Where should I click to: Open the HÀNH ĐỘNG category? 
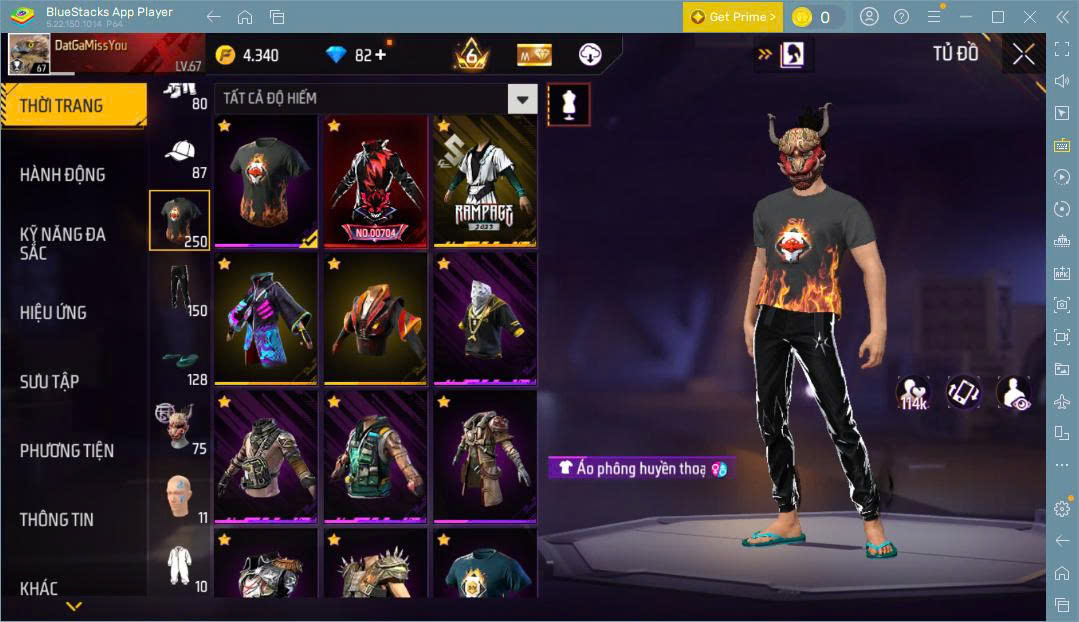click(63, 174)
